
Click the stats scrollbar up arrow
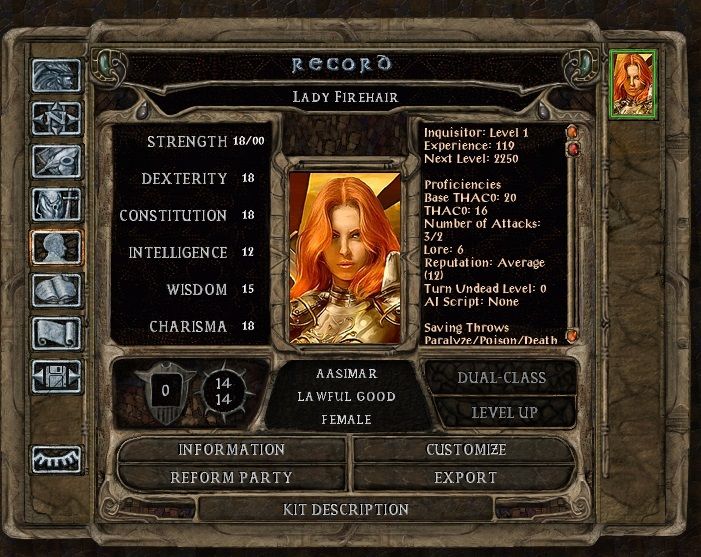pos(573,131)
